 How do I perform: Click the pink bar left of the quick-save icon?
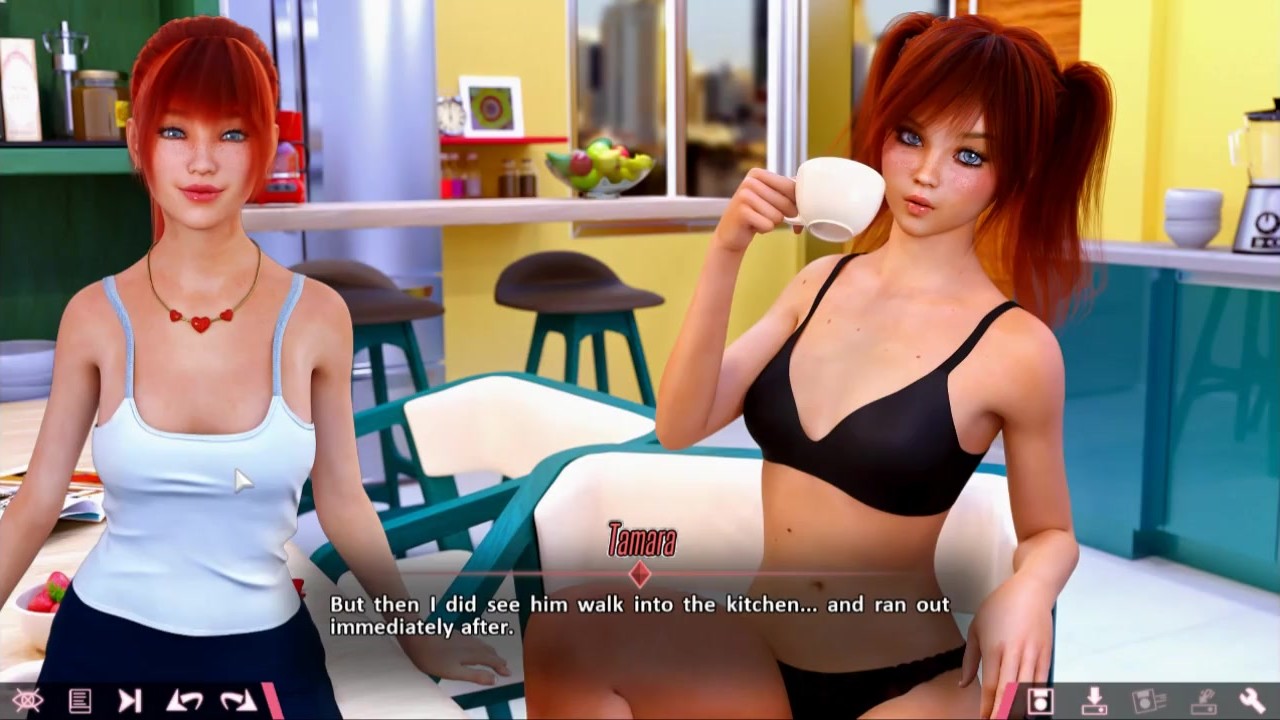(x=1010, y=700)
